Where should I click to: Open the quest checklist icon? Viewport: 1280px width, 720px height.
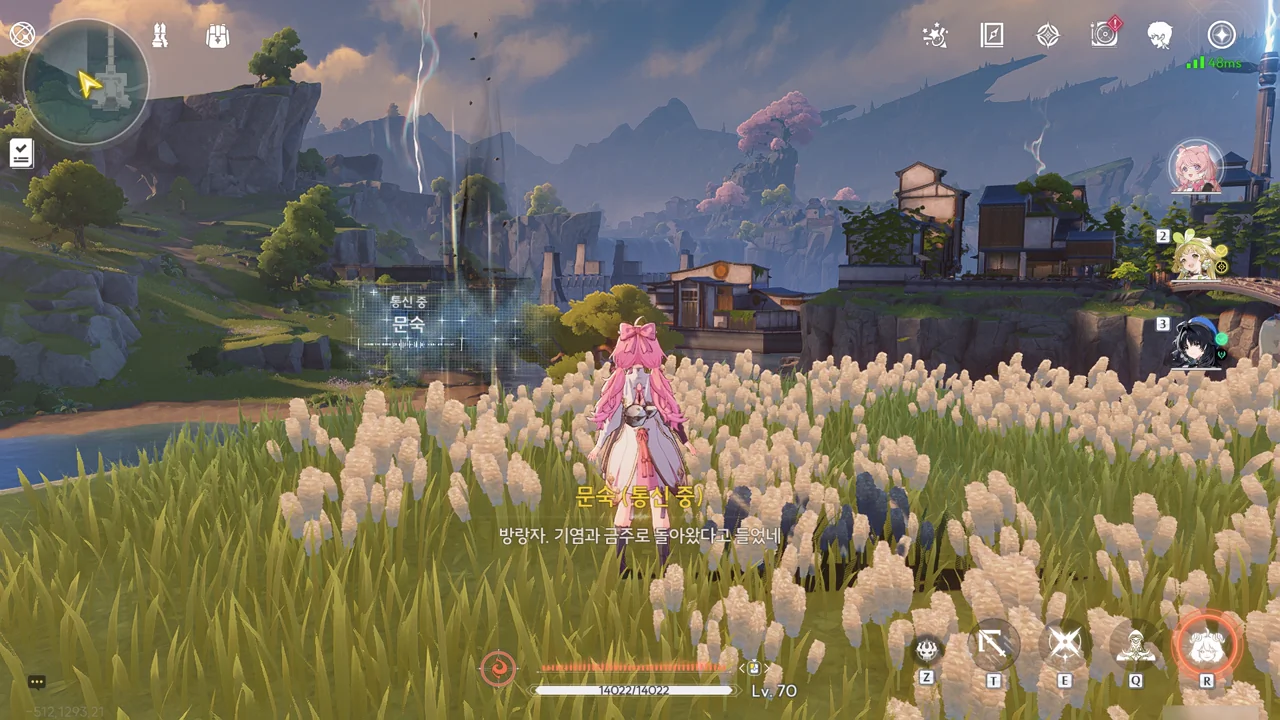pos(22,153)
